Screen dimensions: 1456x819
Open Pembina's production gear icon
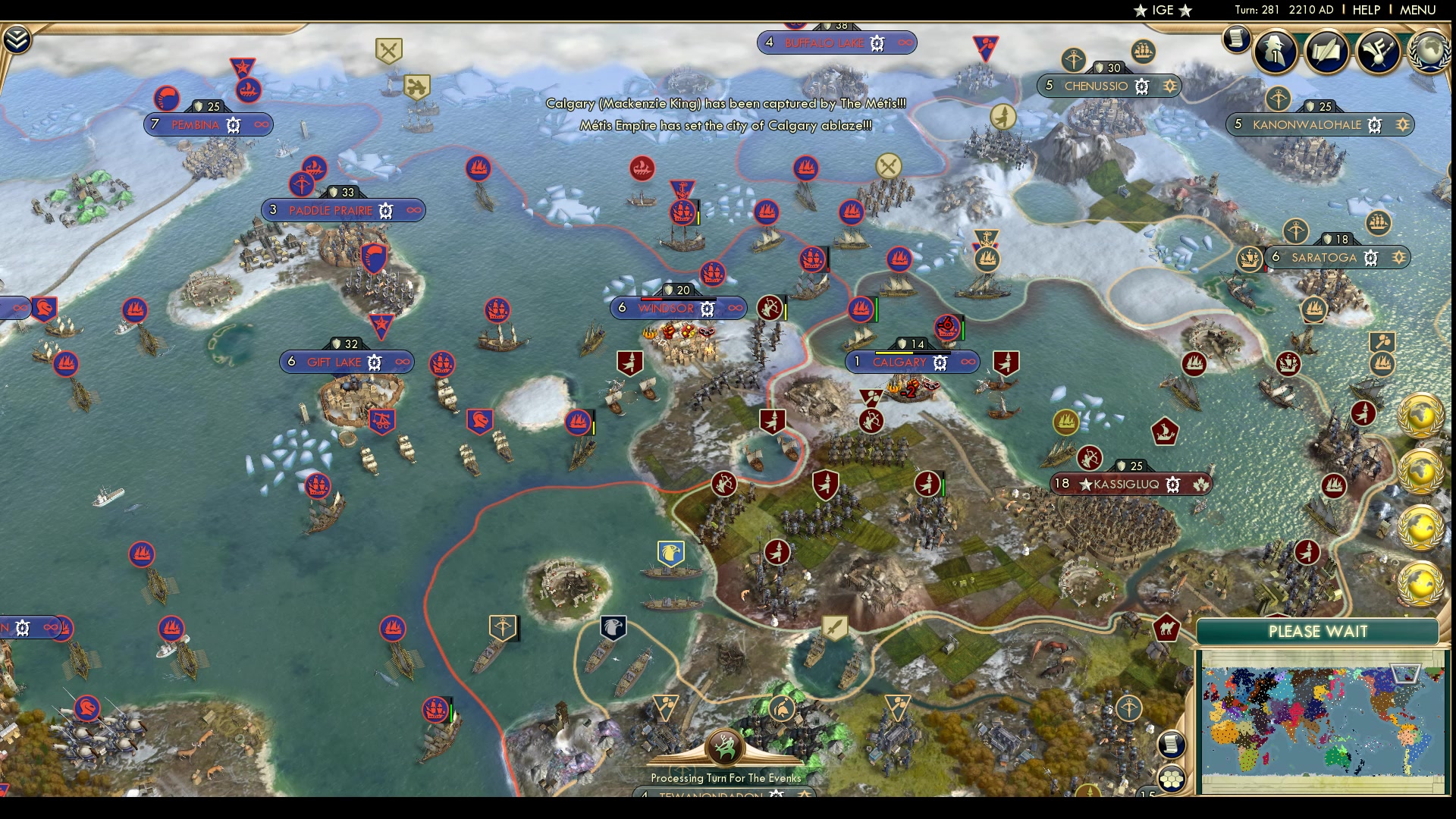coord(234,124)
